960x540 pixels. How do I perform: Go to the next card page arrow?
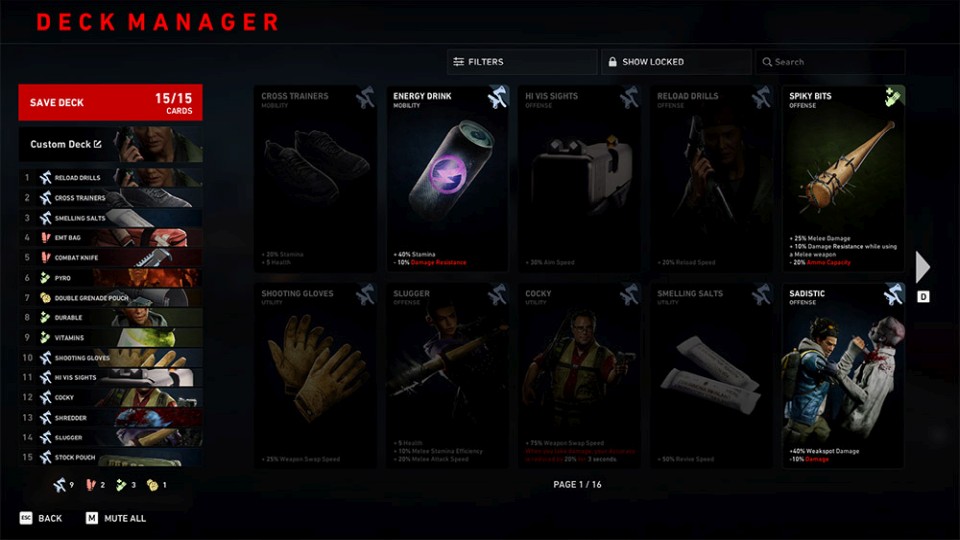pyautogui.click(x=923, y=267)
